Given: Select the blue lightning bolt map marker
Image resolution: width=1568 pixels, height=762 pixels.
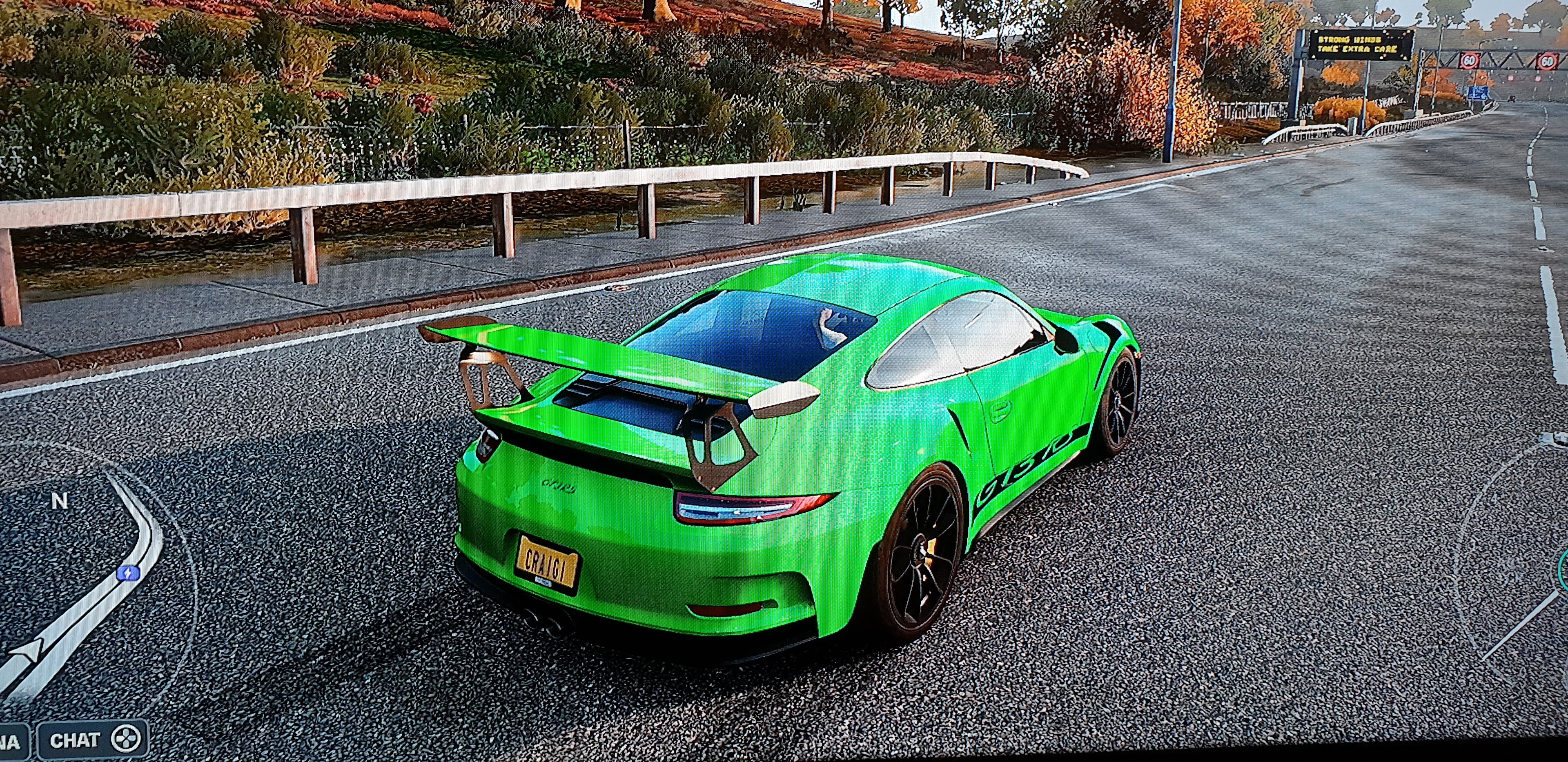Looking at the screenshot, I should pos(129,573).
